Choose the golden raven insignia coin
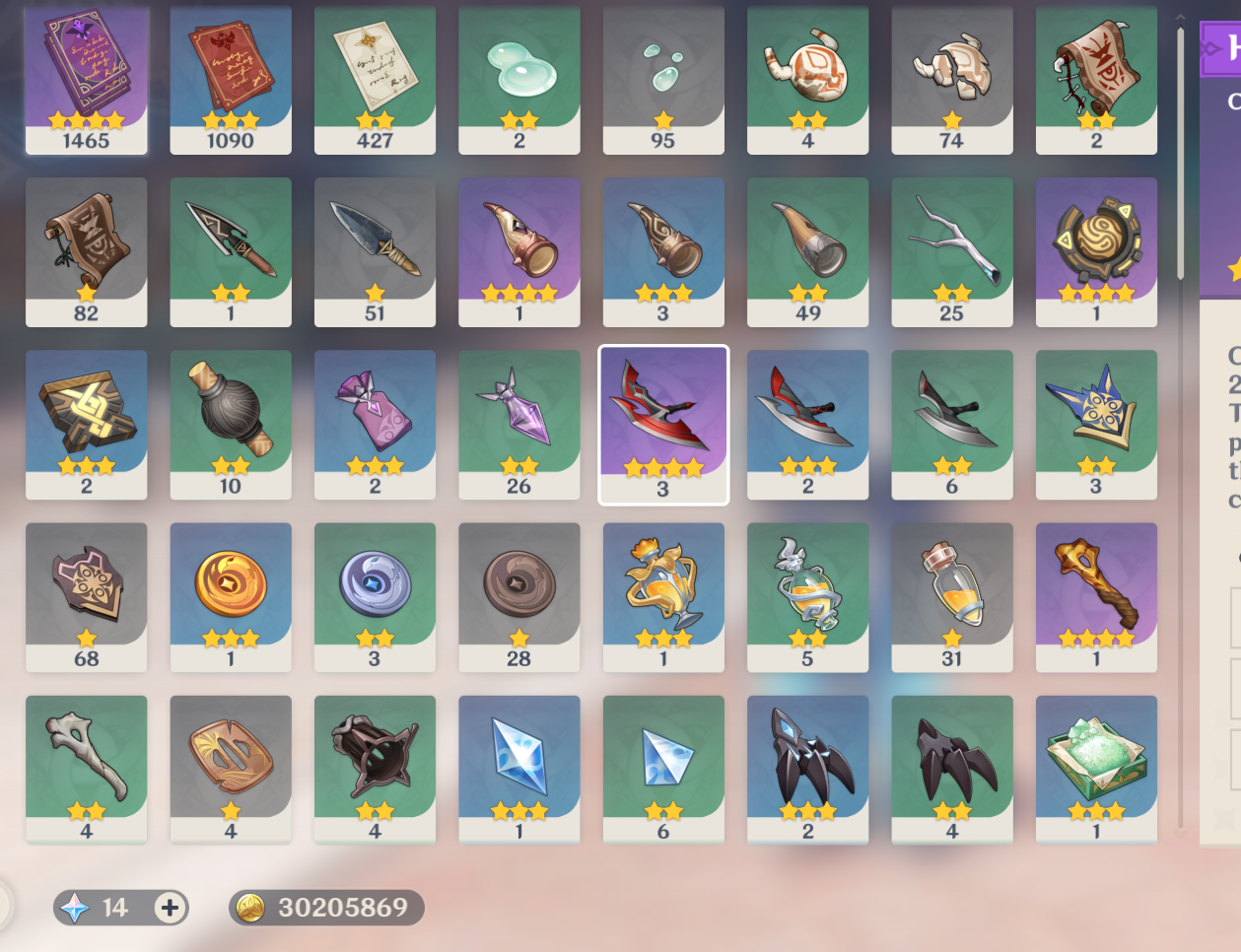The image size is (1241, 952). pyautogui.click(x=231, y=596)
